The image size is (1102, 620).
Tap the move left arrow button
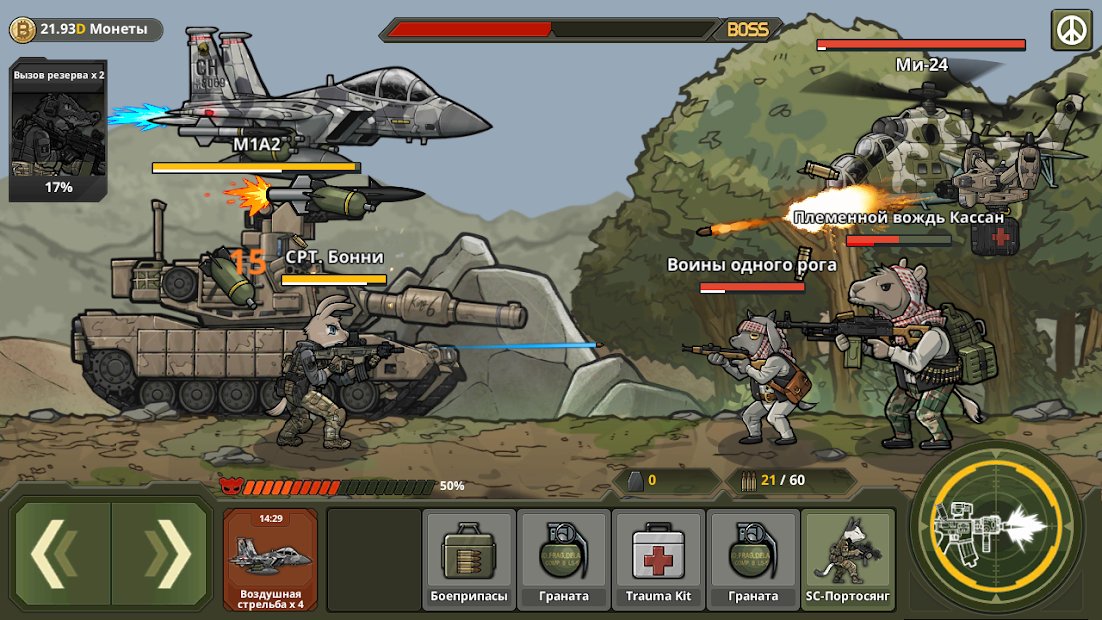[x=62, y=553]
